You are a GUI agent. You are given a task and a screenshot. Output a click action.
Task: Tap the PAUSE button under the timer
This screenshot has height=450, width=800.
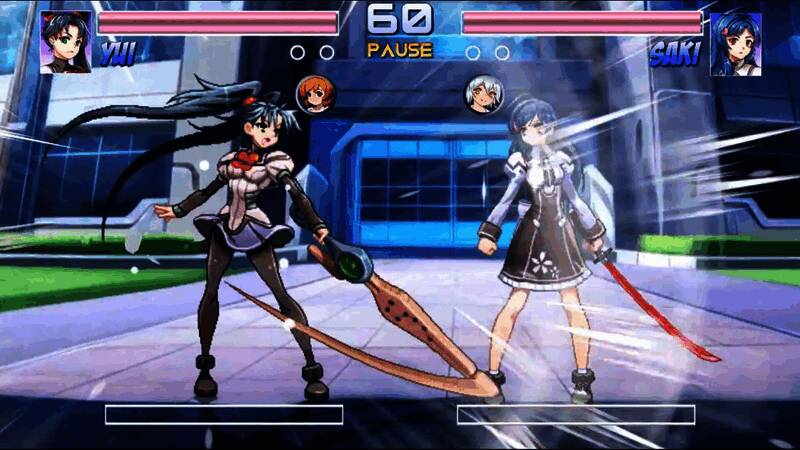pos(399,49)
